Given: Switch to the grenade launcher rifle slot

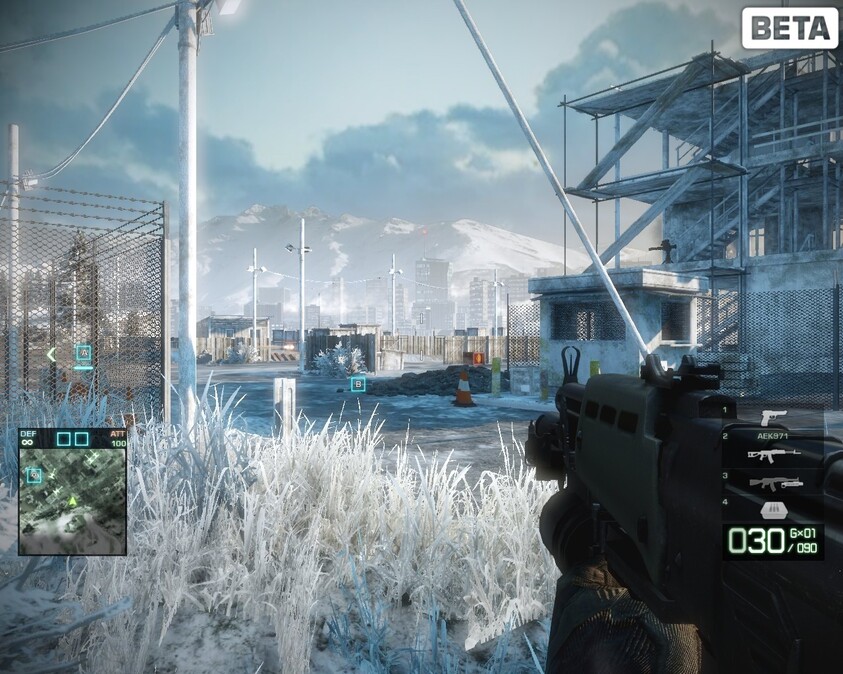Looking at the screenshot, I should click(x=775, y=483).
